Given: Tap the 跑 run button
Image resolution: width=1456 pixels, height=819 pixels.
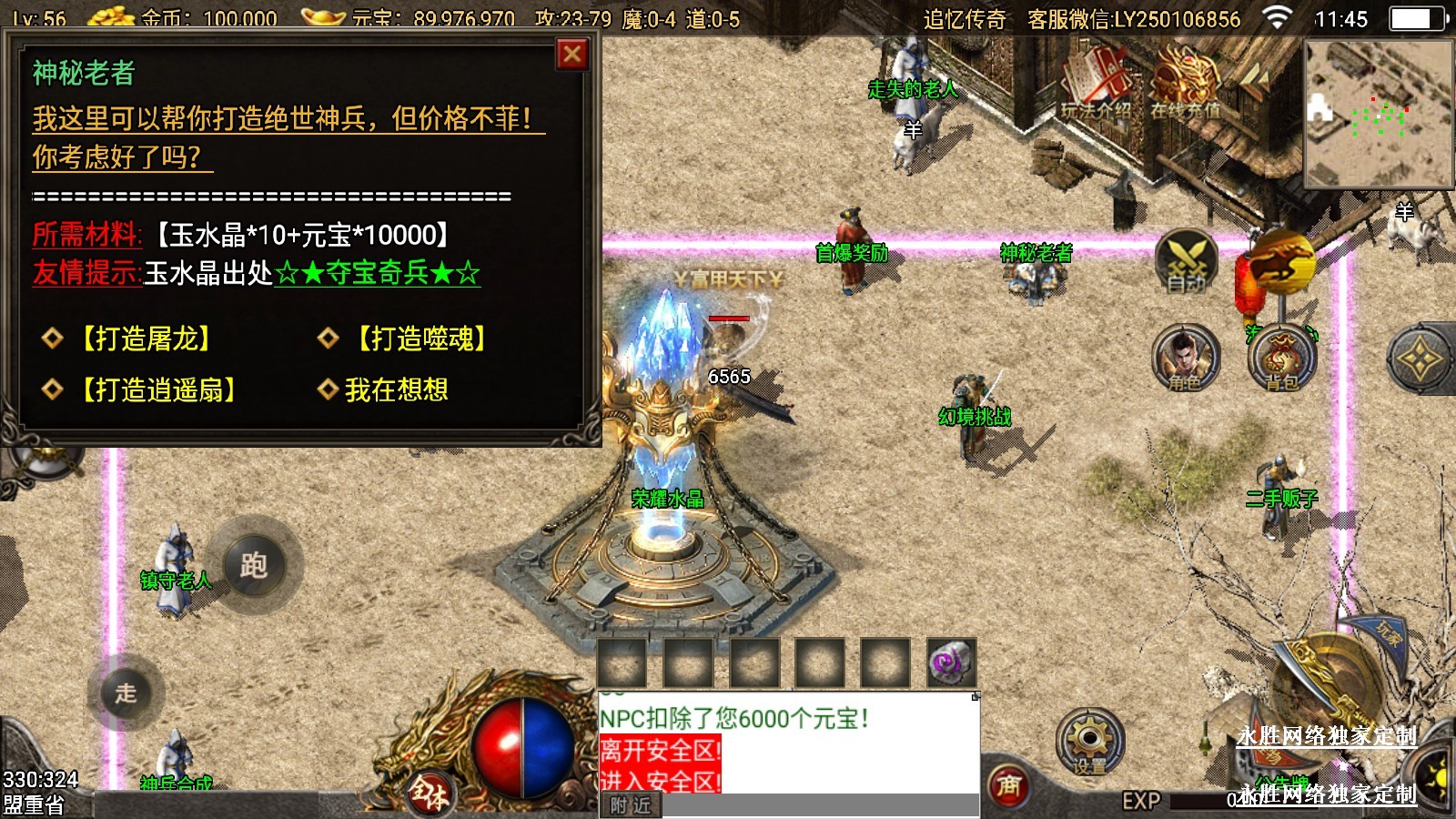Looking at the screenshot, I should (x=253, y=566).
